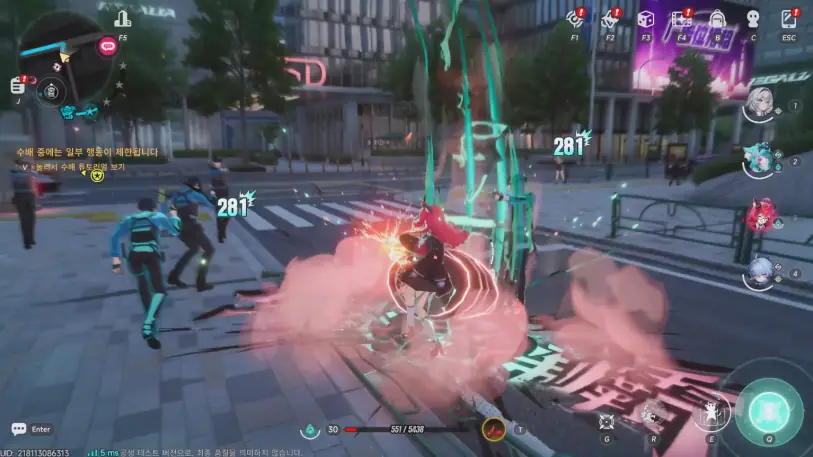Select the red-haired party character portrait
This screenshot has width=813, height=457.
coord(762,215)
